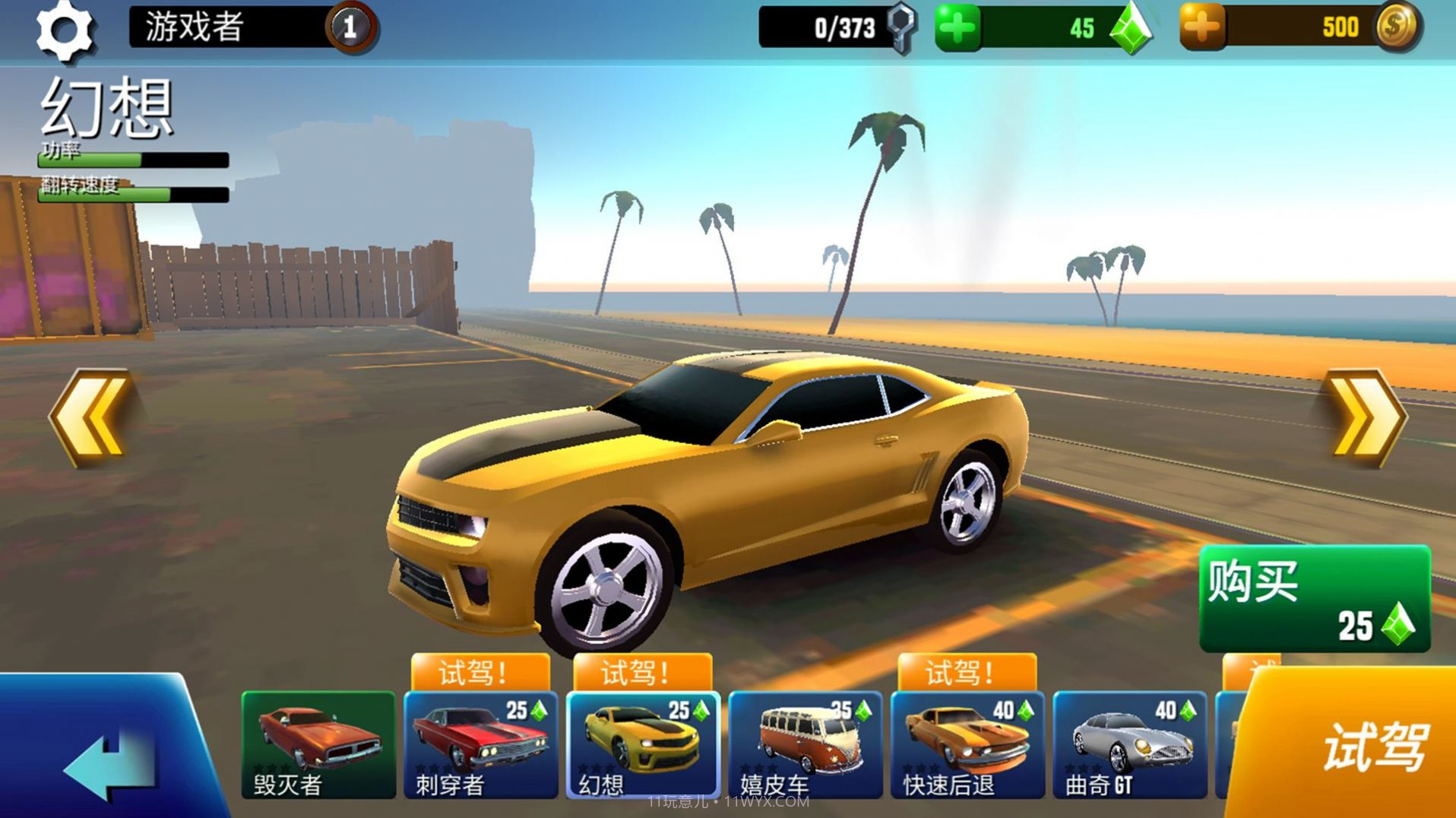
Task: Select the 幻想 yellow car thumbnail
Action: pyautogui.click(x=642, y=745)
